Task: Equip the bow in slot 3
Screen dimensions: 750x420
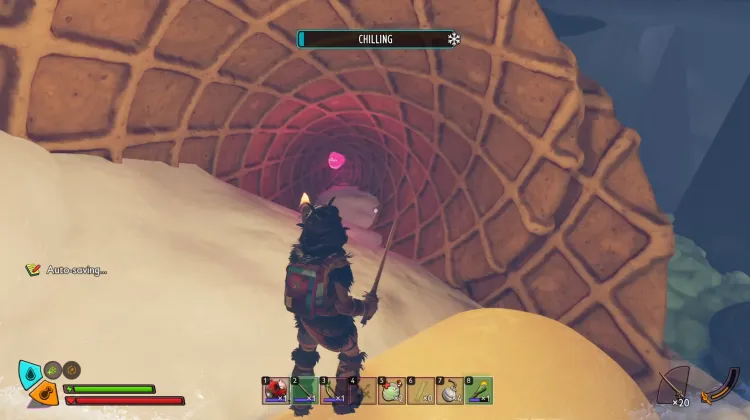Action: point(333,391)
